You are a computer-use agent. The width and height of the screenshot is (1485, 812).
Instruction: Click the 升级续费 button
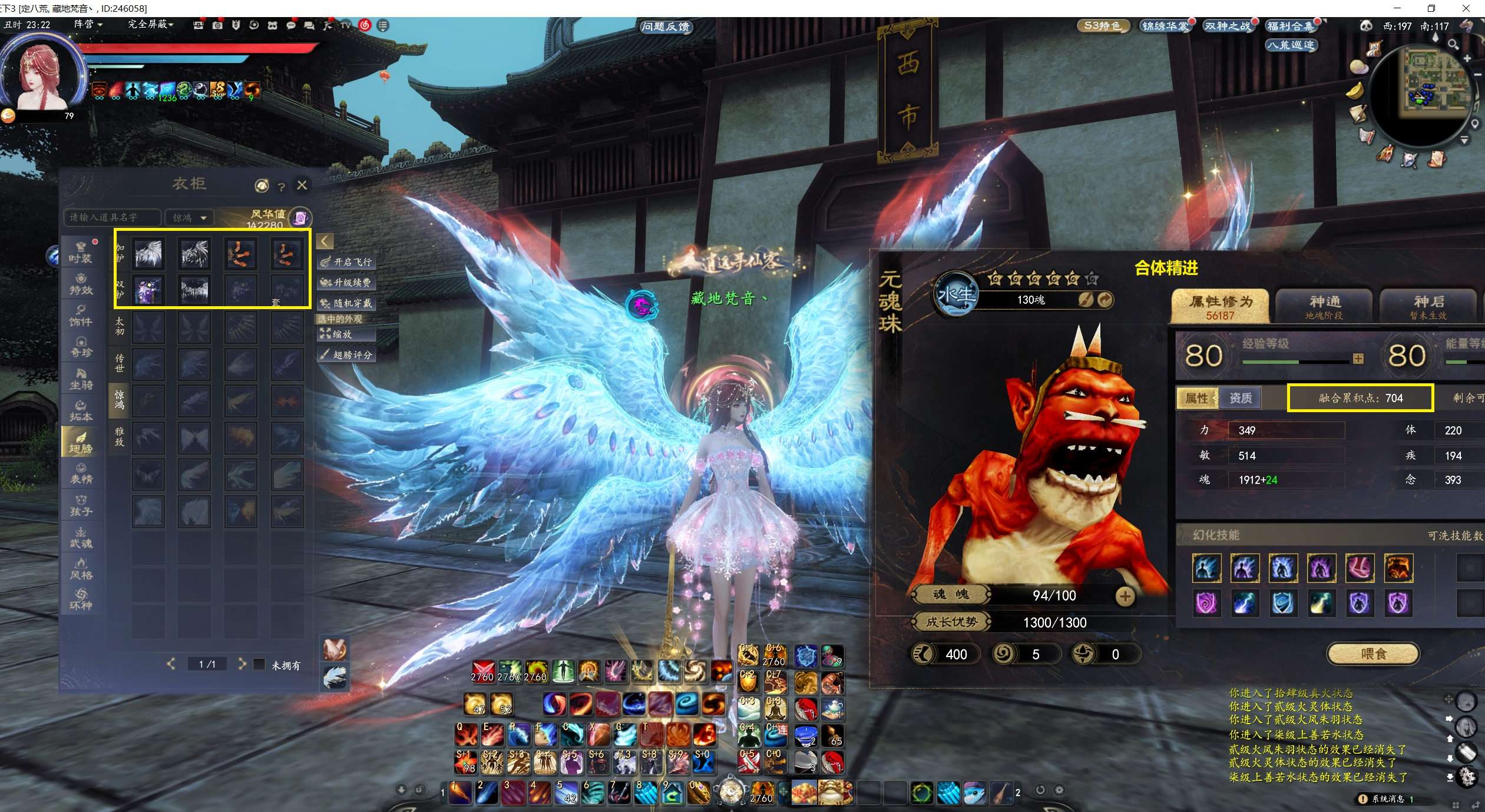tap(346, 283)
